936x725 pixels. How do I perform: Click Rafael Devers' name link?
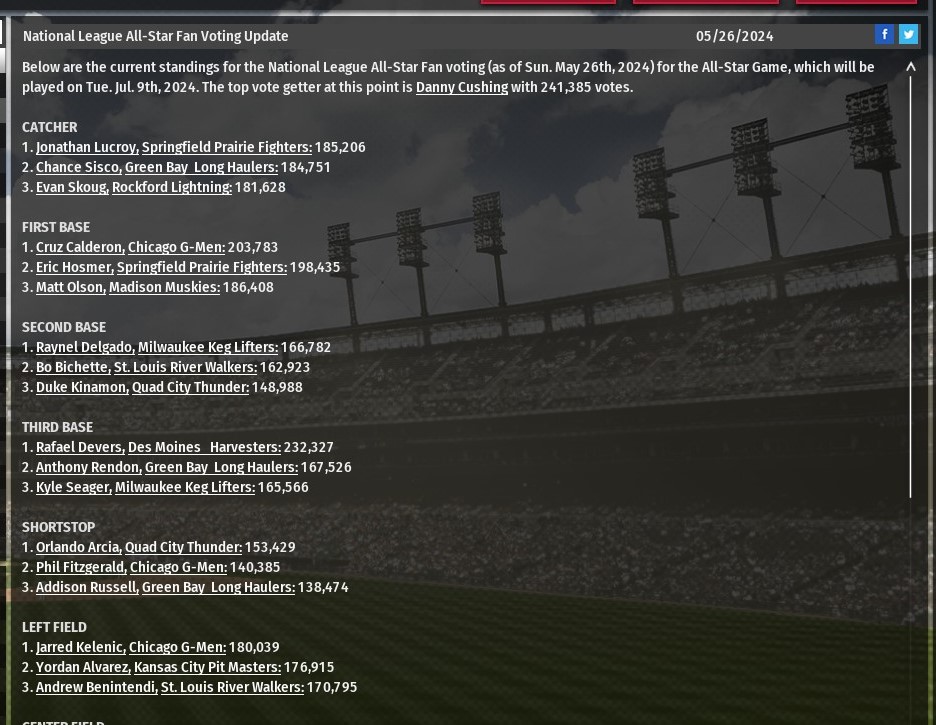(79, 447)
